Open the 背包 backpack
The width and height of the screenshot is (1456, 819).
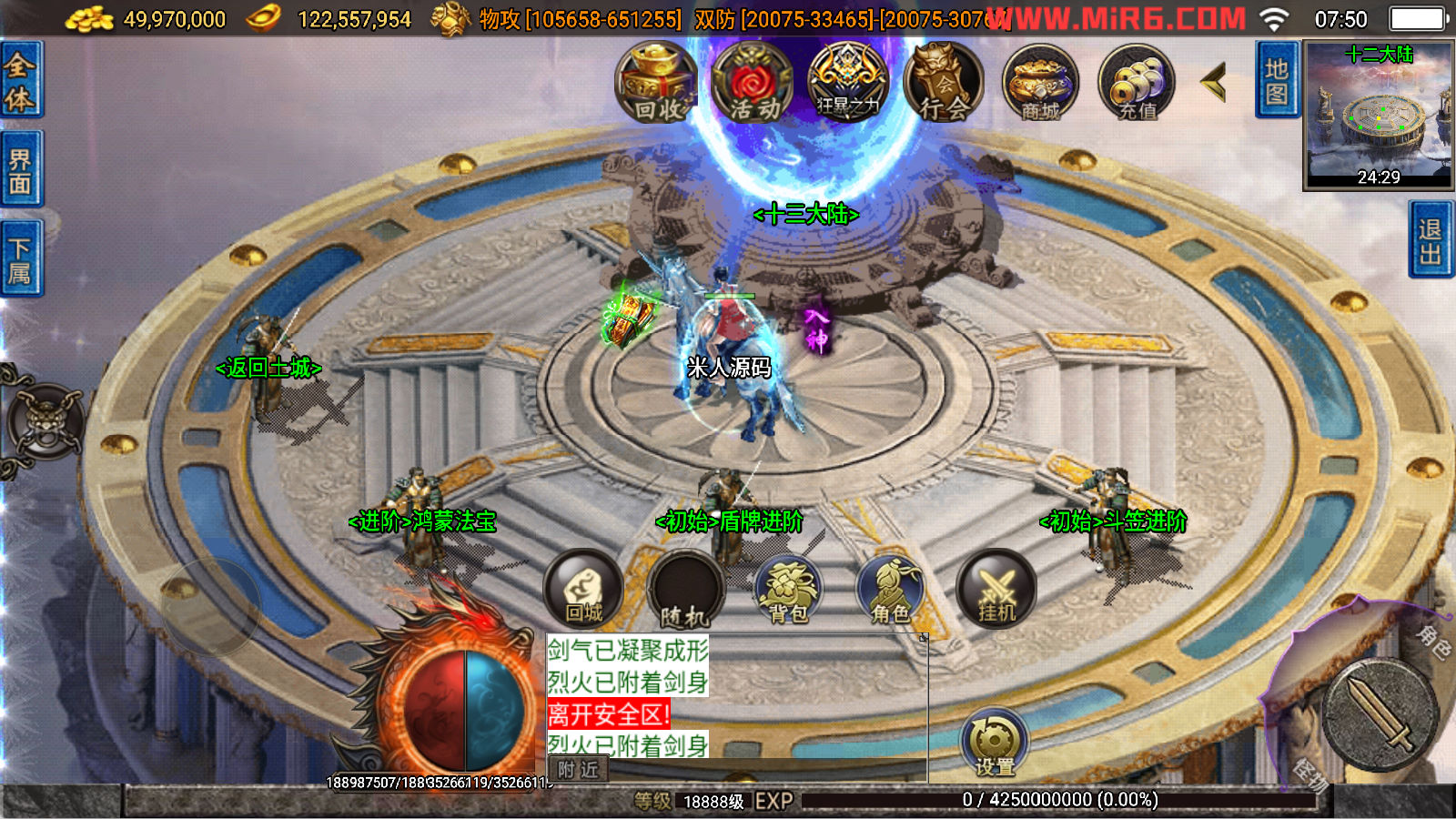788,591
